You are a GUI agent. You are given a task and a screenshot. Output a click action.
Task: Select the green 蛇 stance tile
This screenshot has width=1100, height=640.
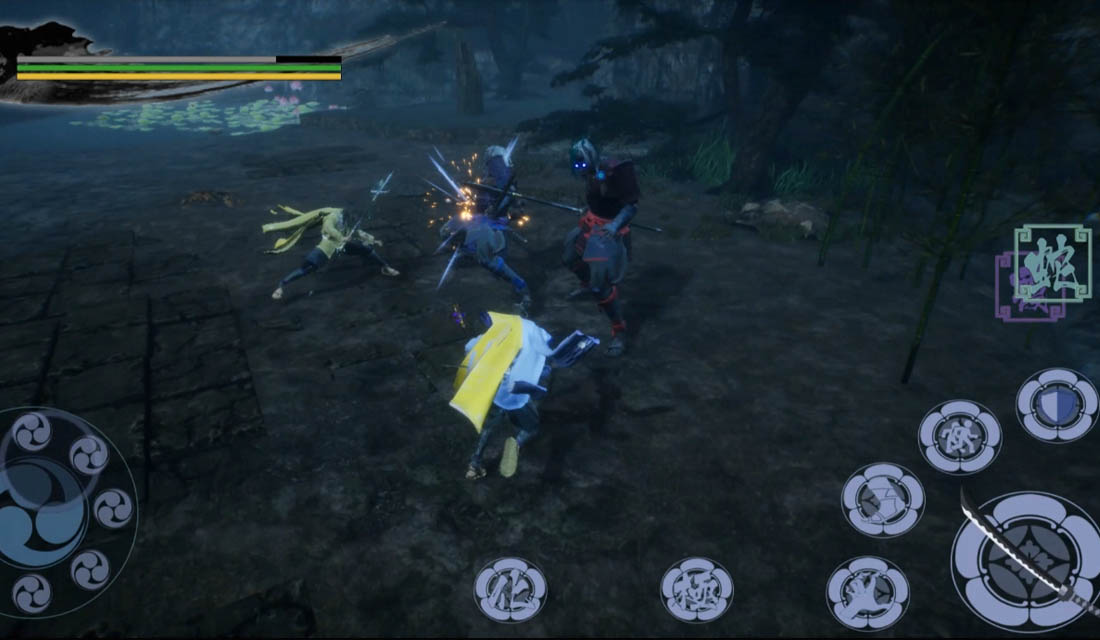coord(1052,261)
